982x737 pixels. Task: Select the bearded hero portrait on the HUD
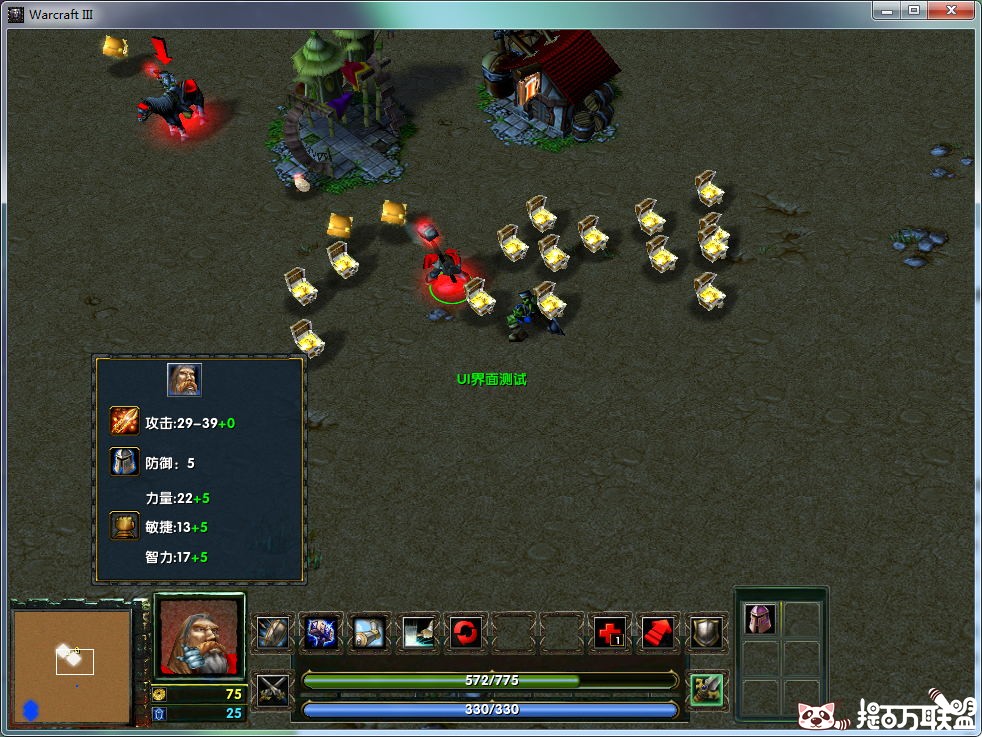(199, 636)
